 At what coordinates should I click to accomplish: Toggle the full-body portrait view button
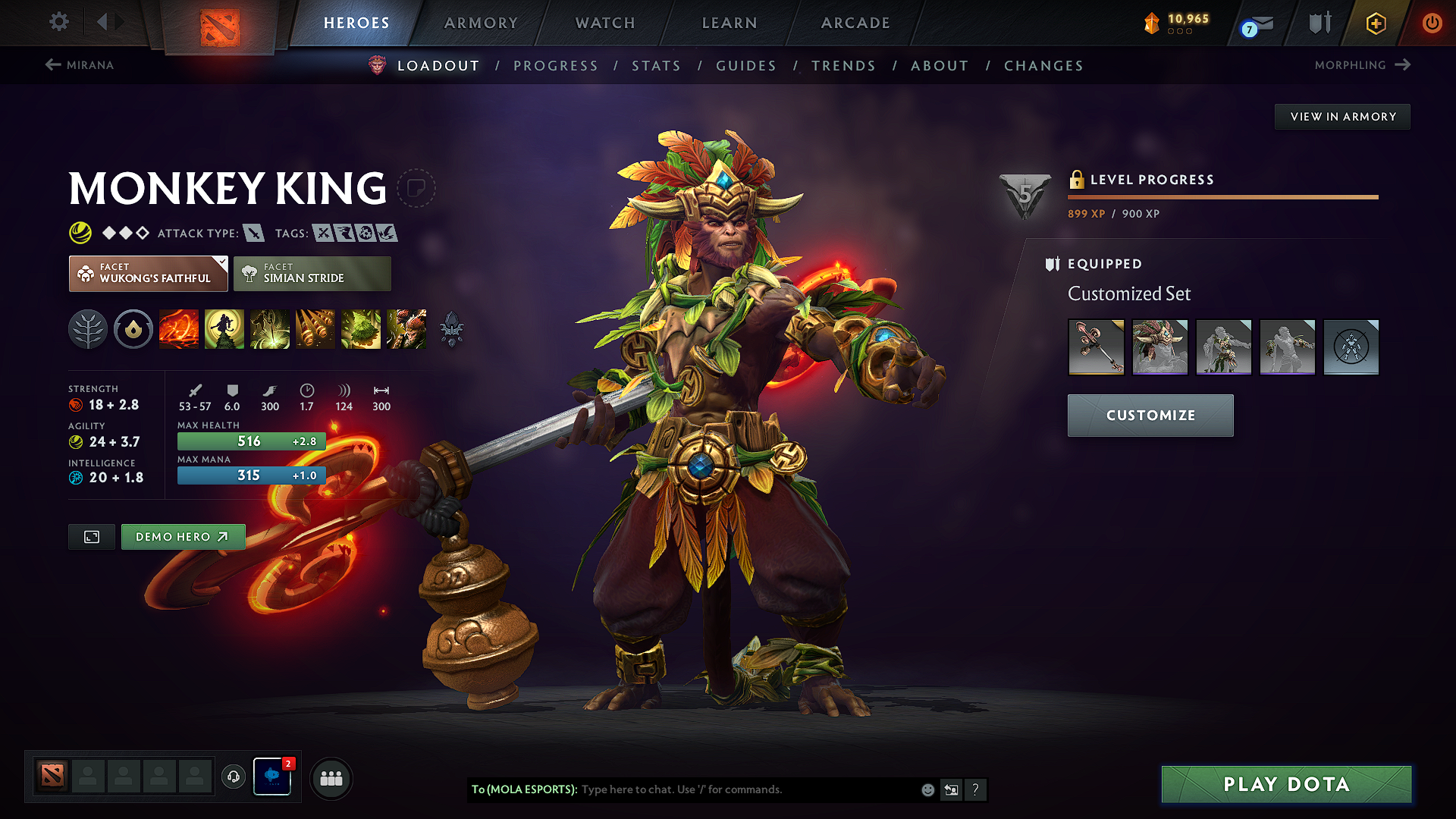[x=91, y=537]
